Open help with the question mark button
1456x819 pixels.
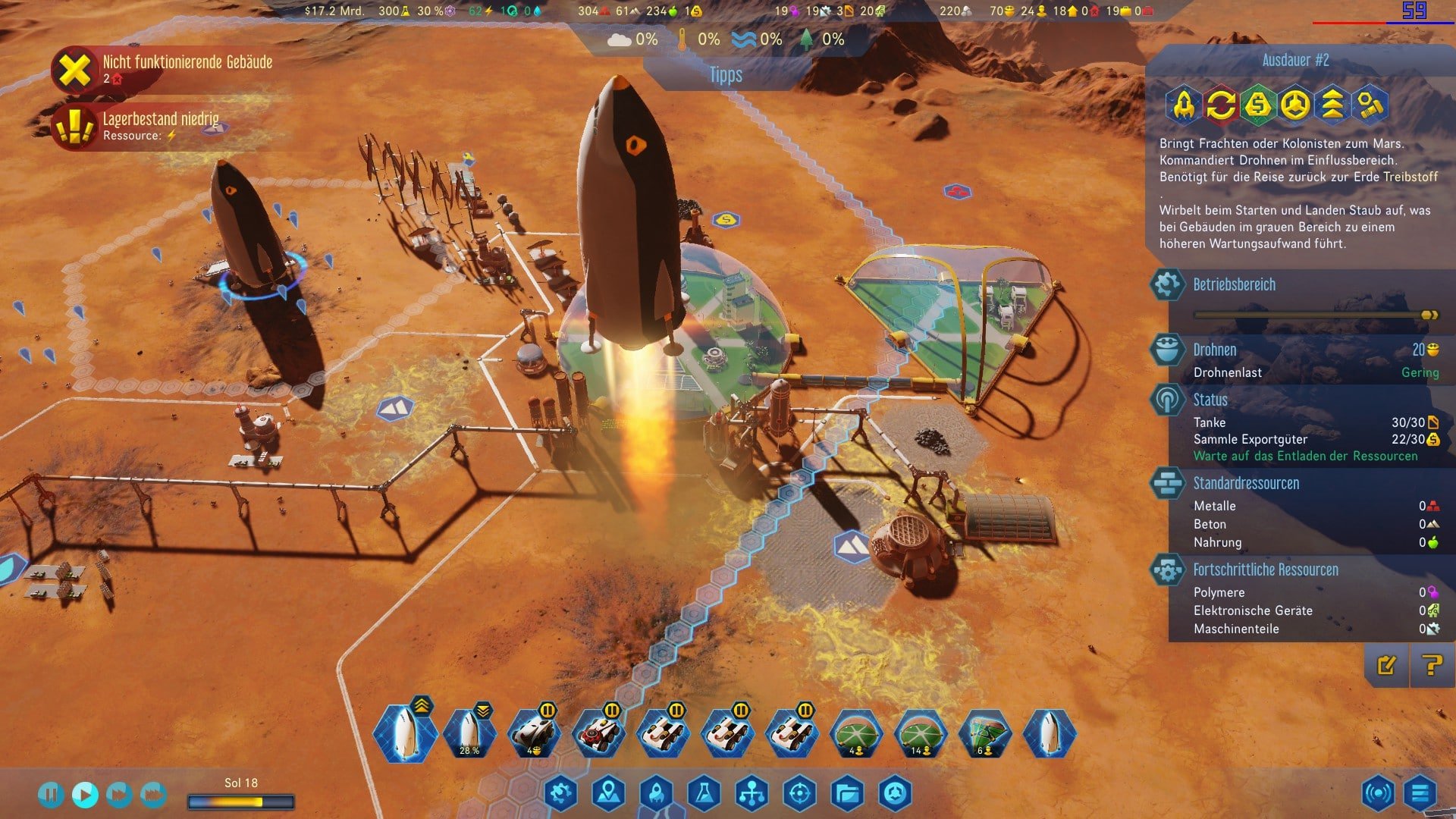click(1432, 666)
